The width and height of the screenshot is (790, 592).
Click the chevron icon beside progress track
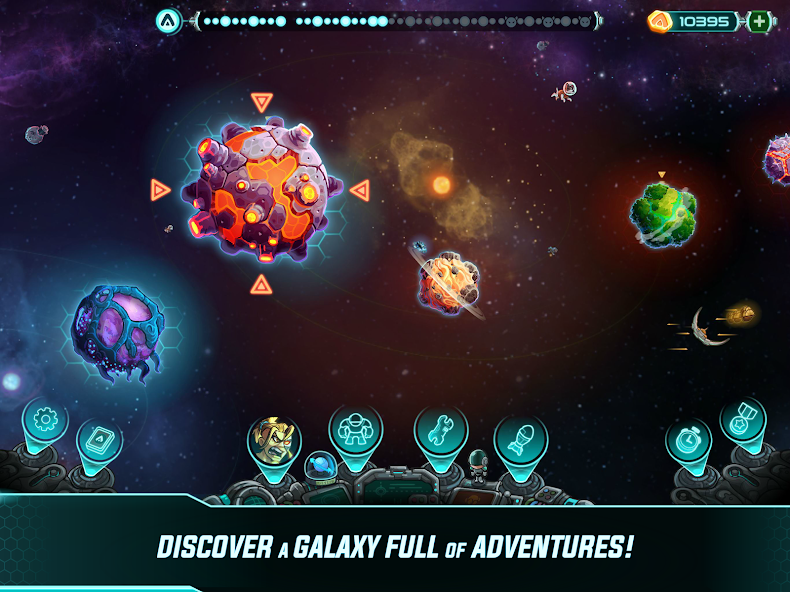pos(168,20)
